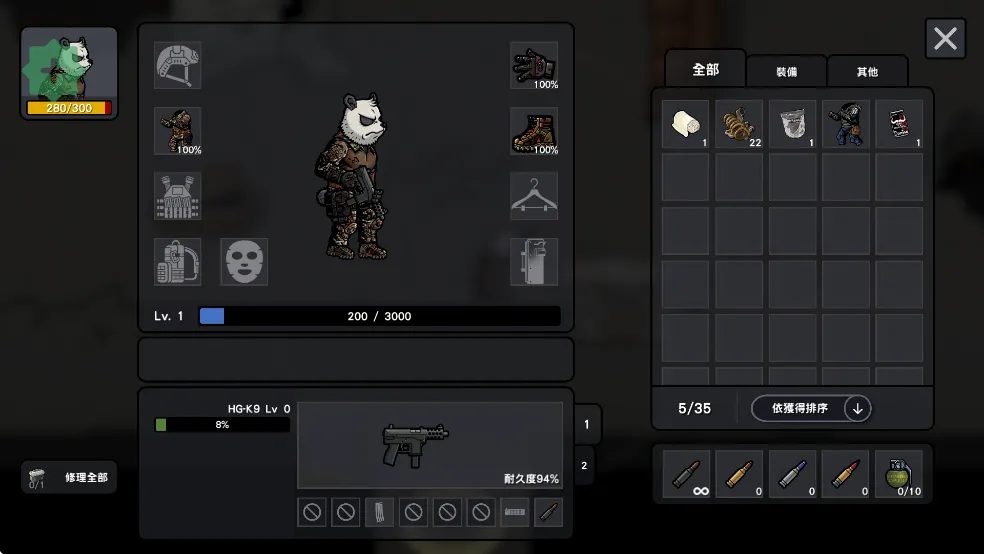Open the 其他 tab
Screen dimensions: 984x554
tap(867, 71)
